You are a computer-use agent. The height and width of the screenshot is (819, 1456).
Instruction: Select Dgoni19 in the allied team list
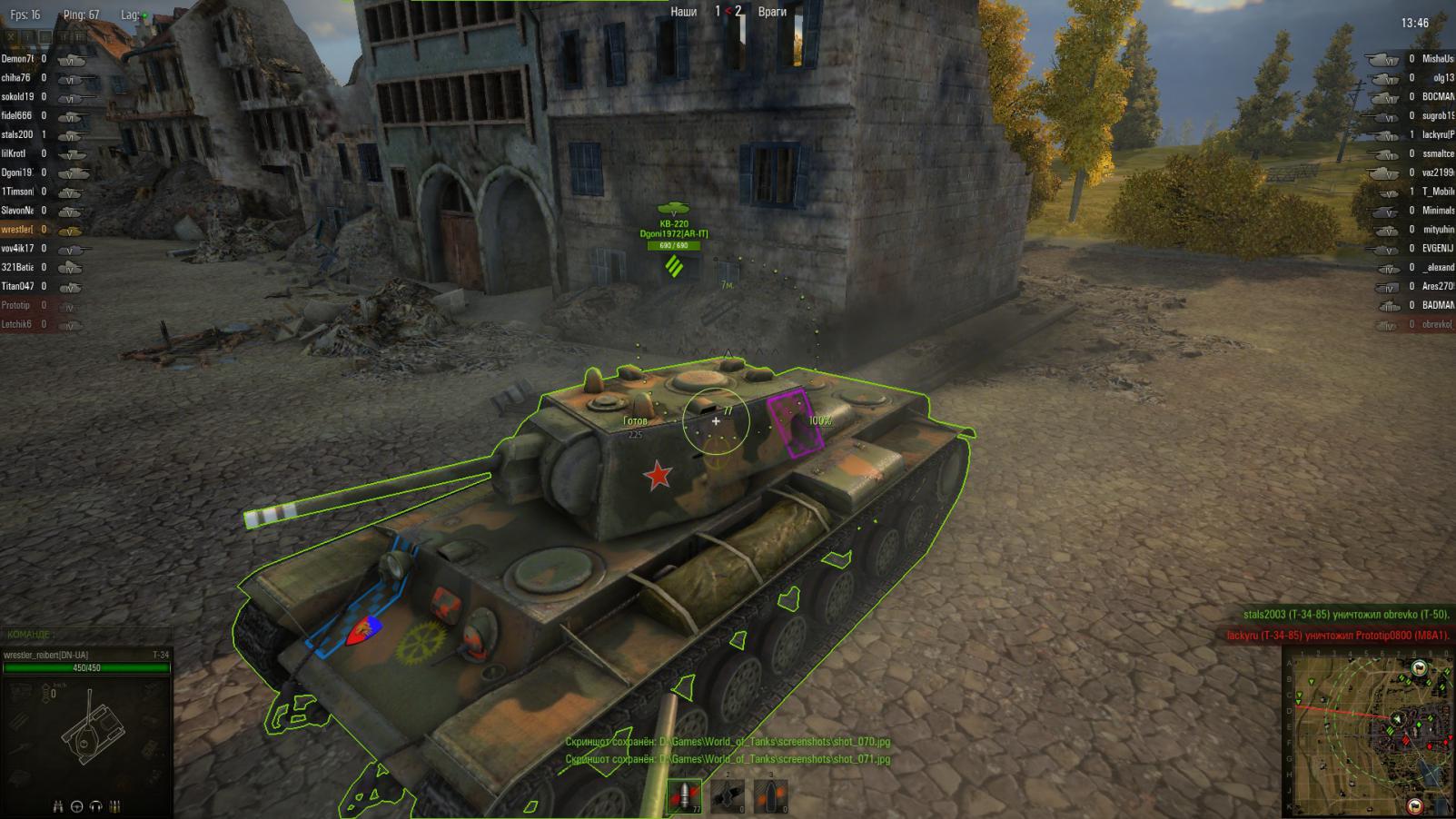click(x=18, y=173)
